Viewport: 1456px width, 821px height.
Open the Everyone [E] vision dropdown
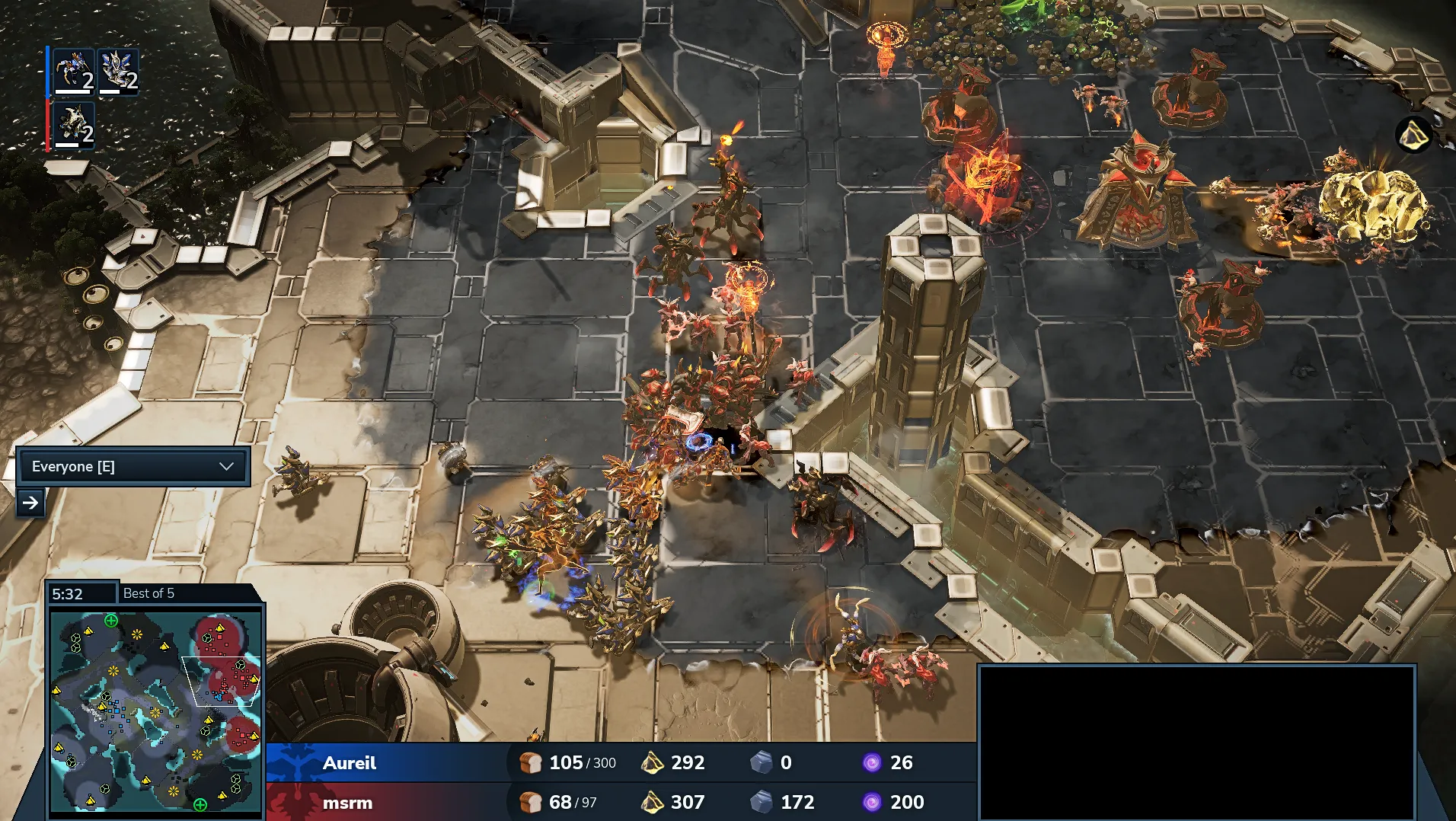coord(133,466)
